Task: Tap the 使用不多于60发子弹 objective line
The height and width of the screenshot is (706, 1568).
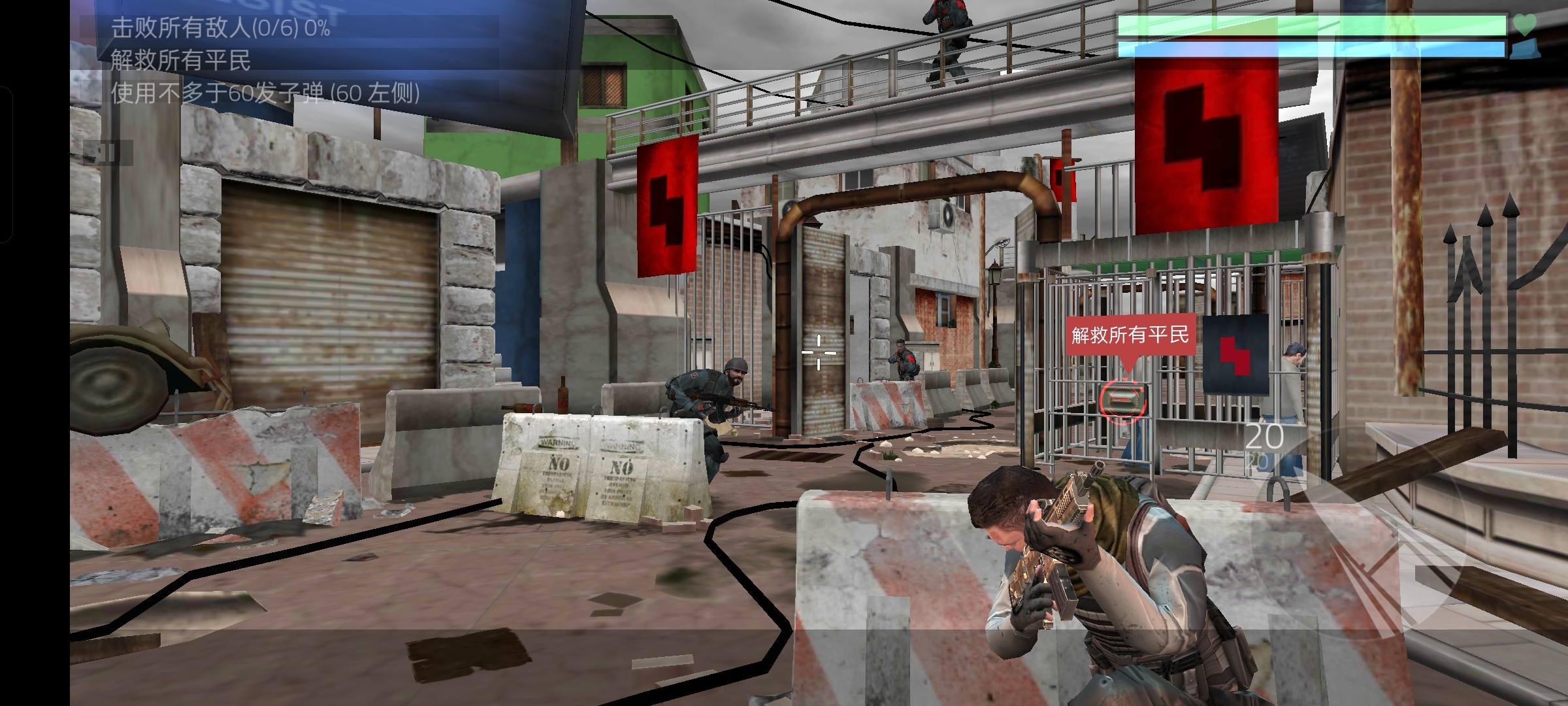Action: [265, 93]
